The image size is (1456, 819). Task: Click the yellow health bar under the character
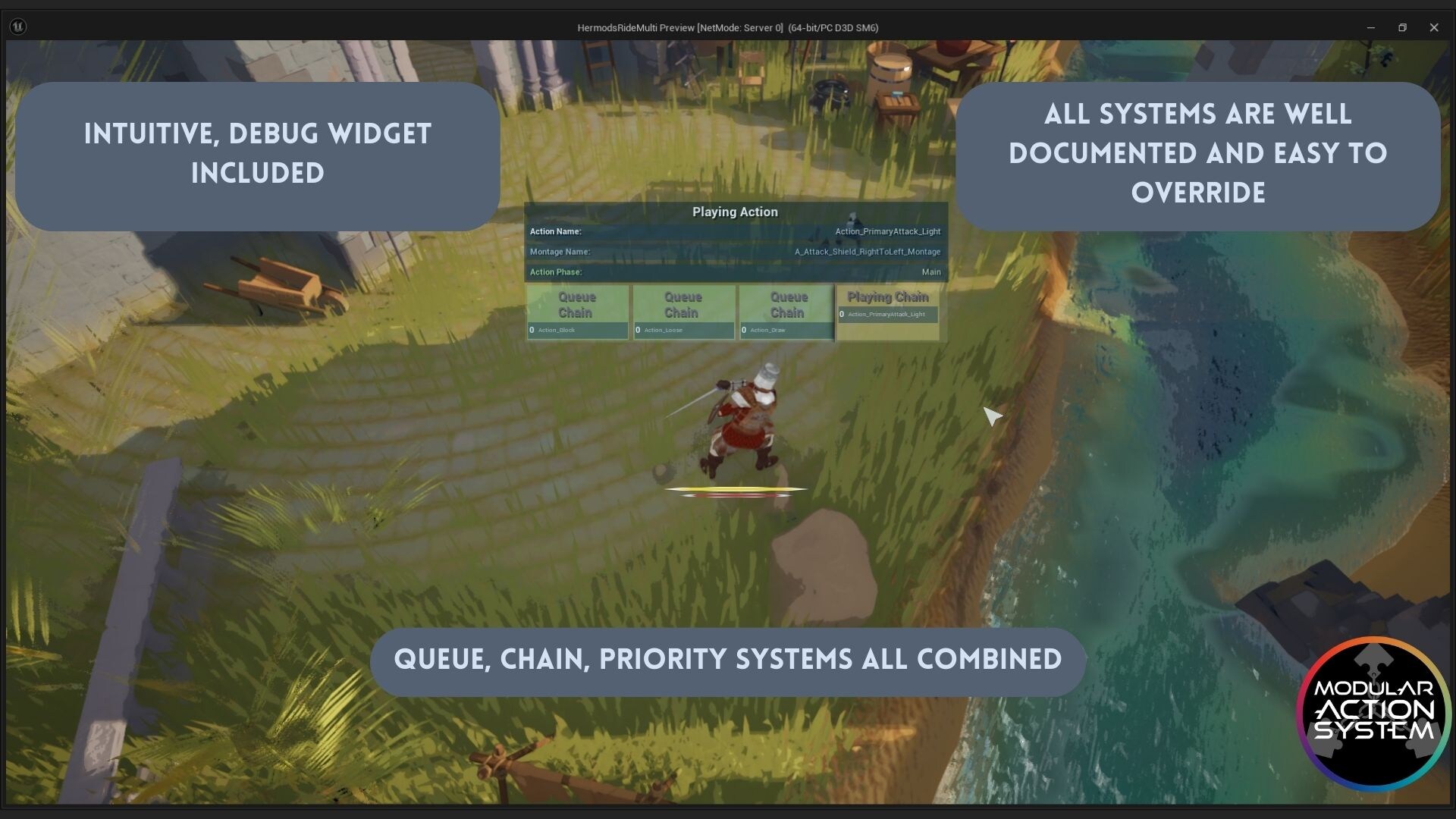[x=736, y=488]
